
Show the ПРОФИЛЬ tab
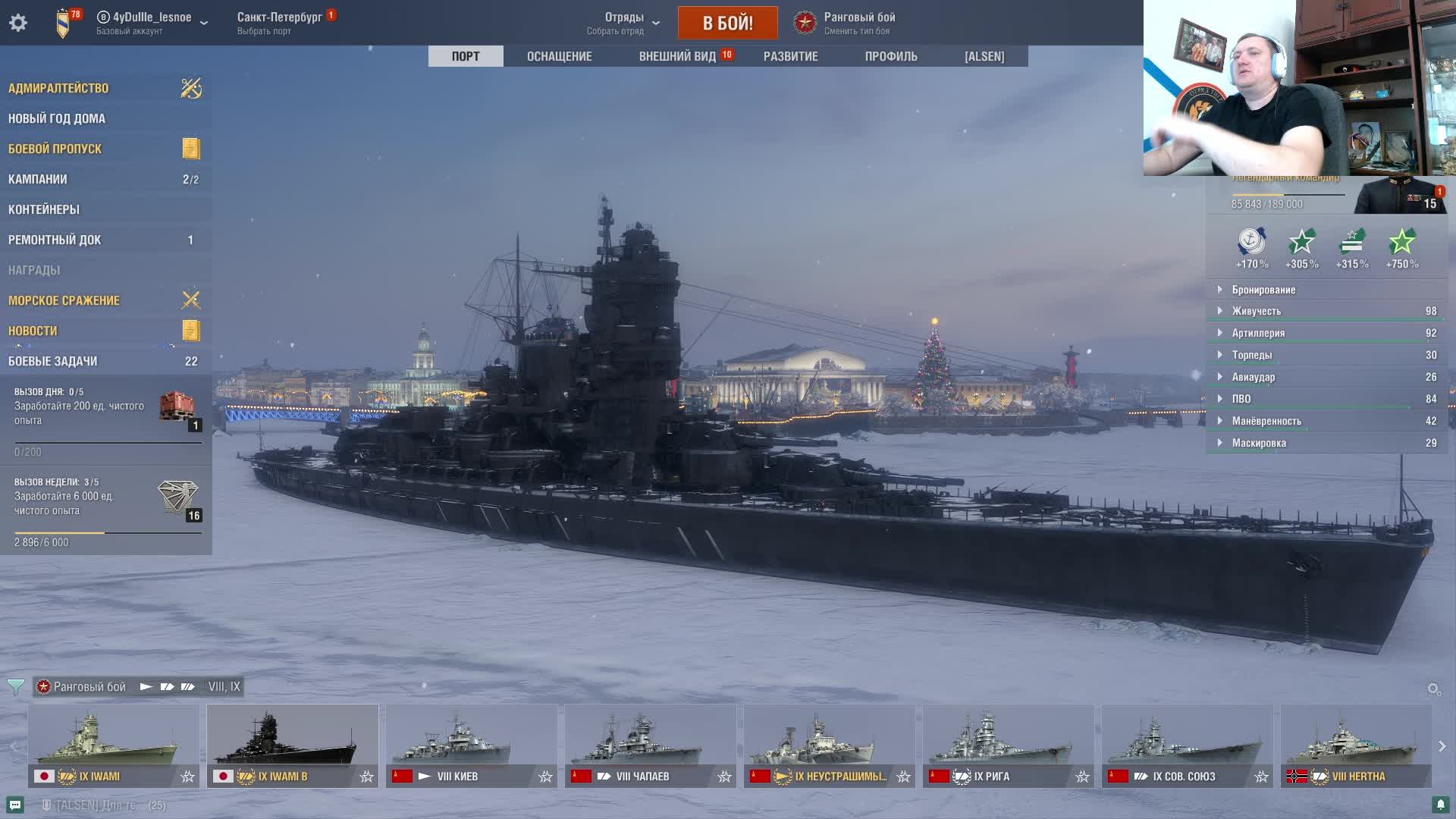891,56
